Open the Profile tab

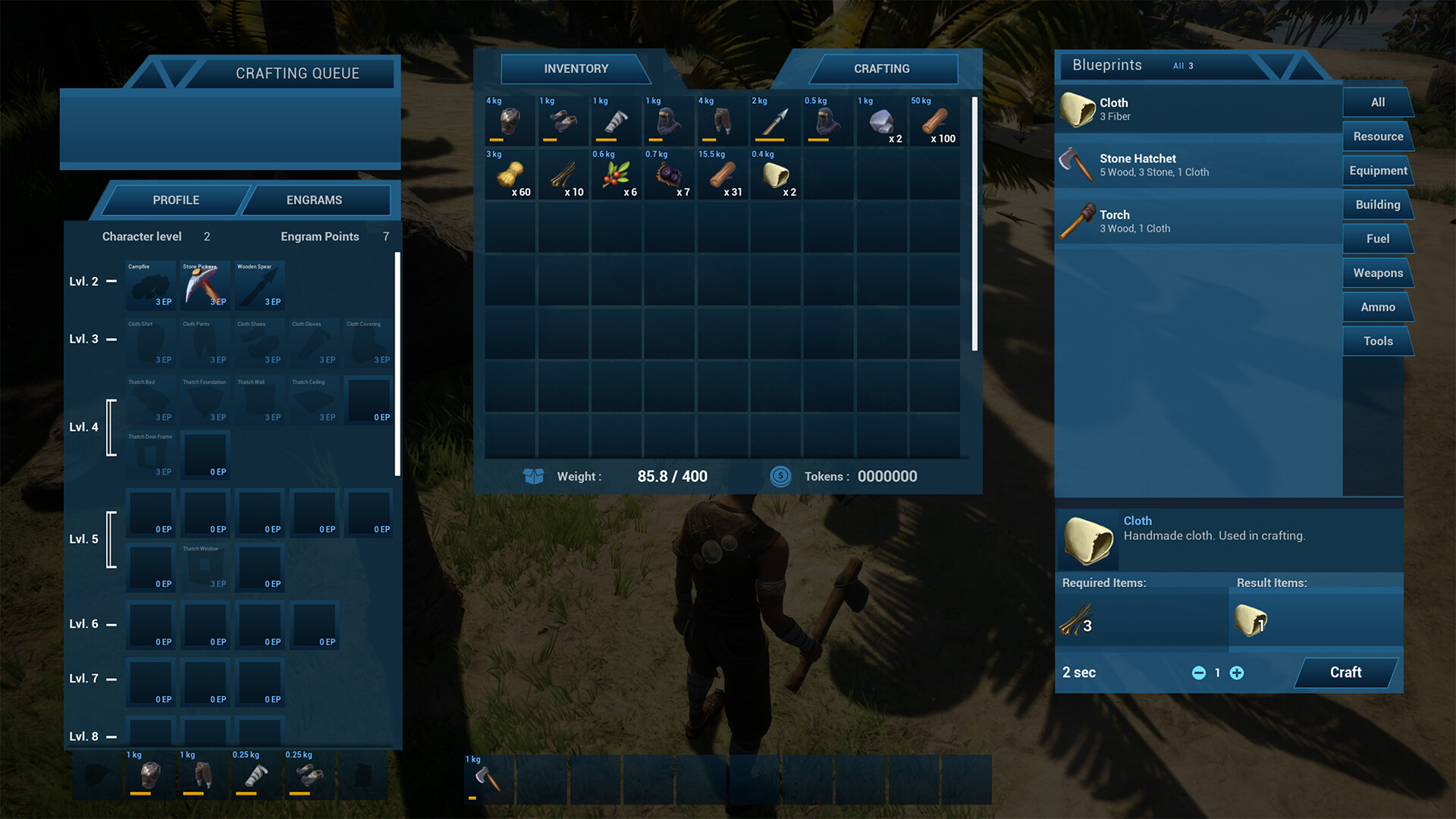point(175,199)
